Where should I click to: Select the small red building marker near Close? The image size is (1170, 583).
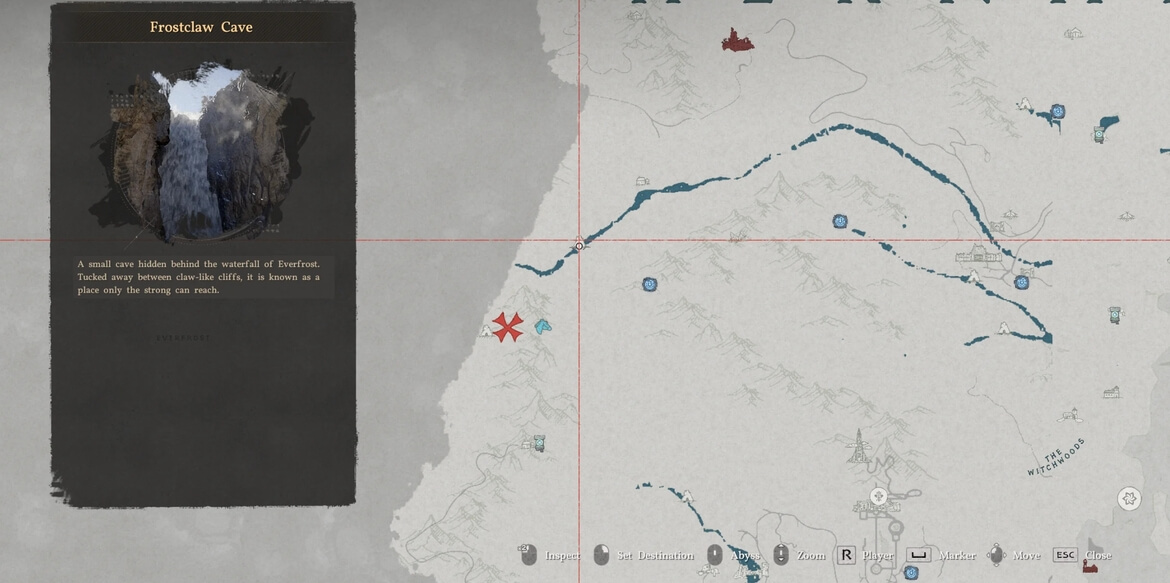pyautogui.click(x=1089, y=566)
